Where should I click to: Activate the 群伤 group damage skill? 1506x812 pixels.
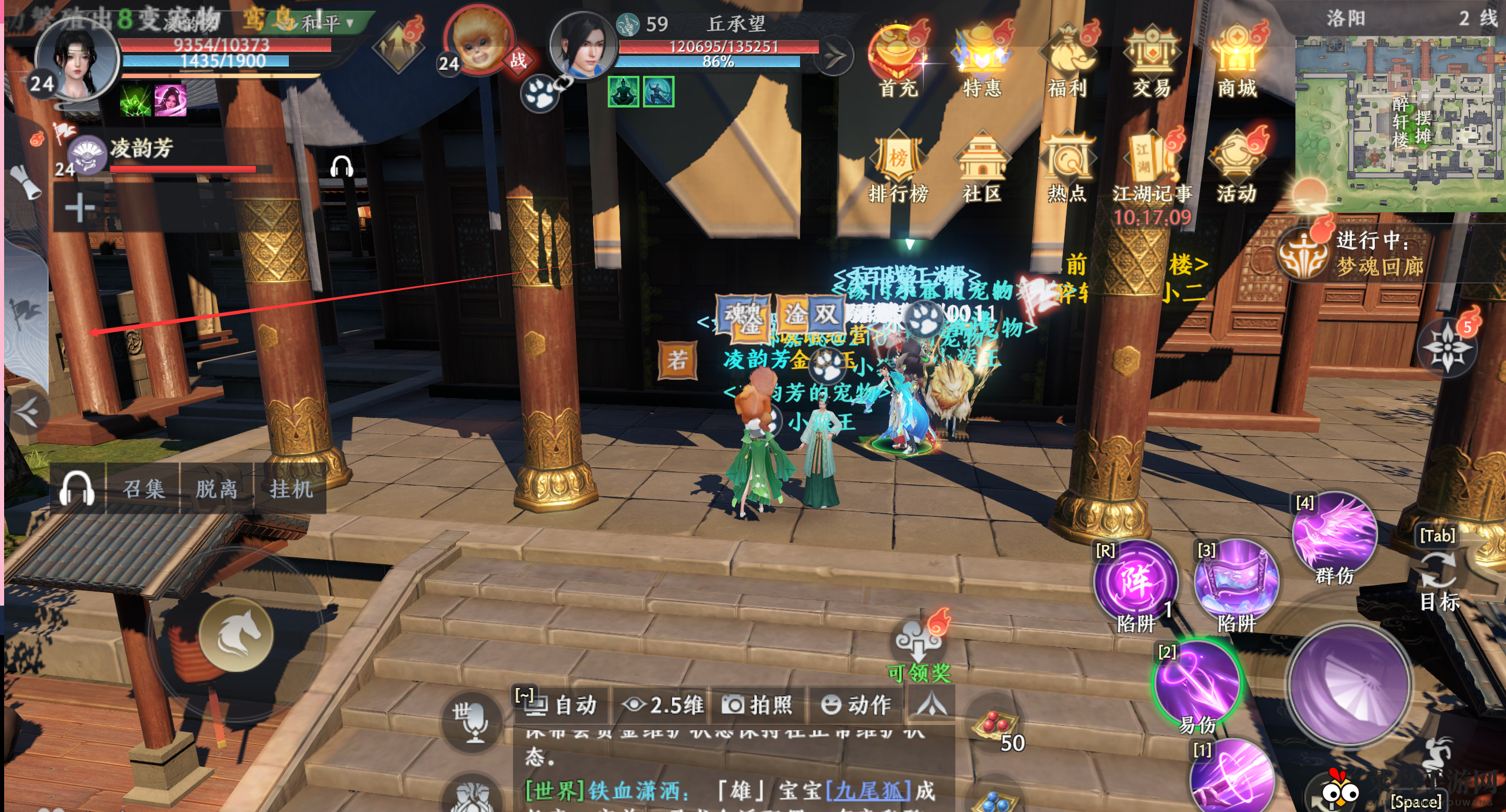(x=1334, y=536)
